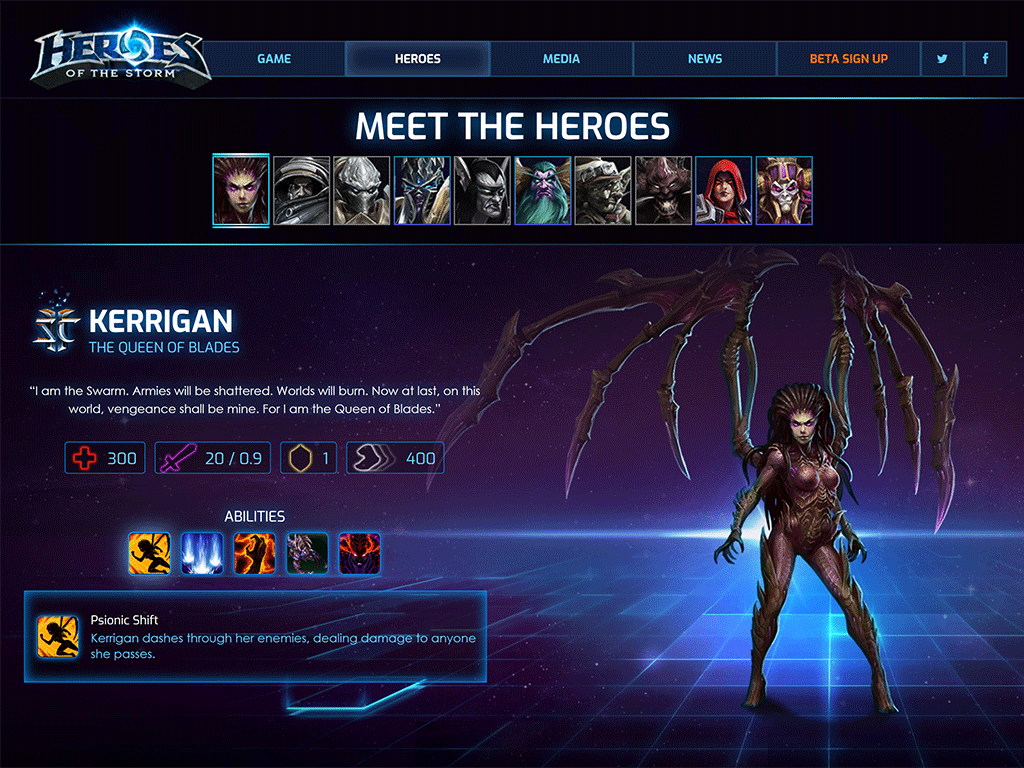Pick the armored knight with glowing blue eyes

coord(422,190)
